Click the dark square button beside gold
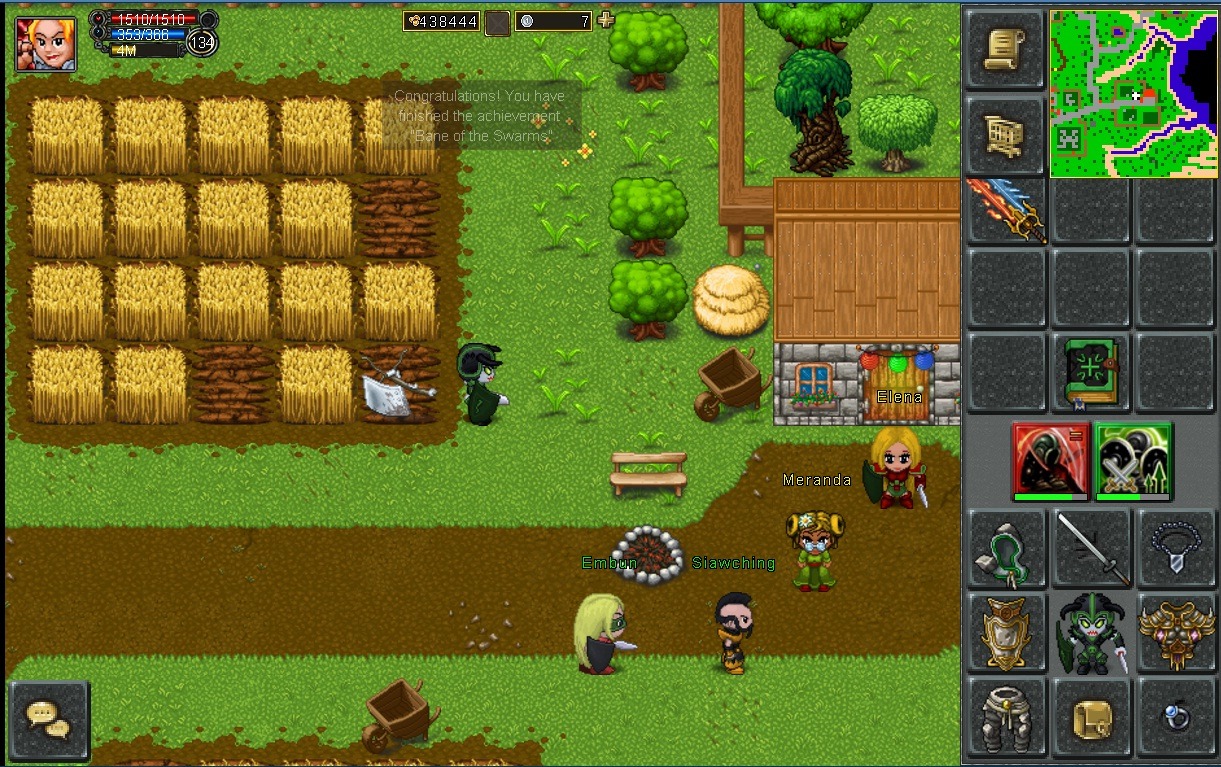Screen dimensions: 1221x767 click(497, 22)
